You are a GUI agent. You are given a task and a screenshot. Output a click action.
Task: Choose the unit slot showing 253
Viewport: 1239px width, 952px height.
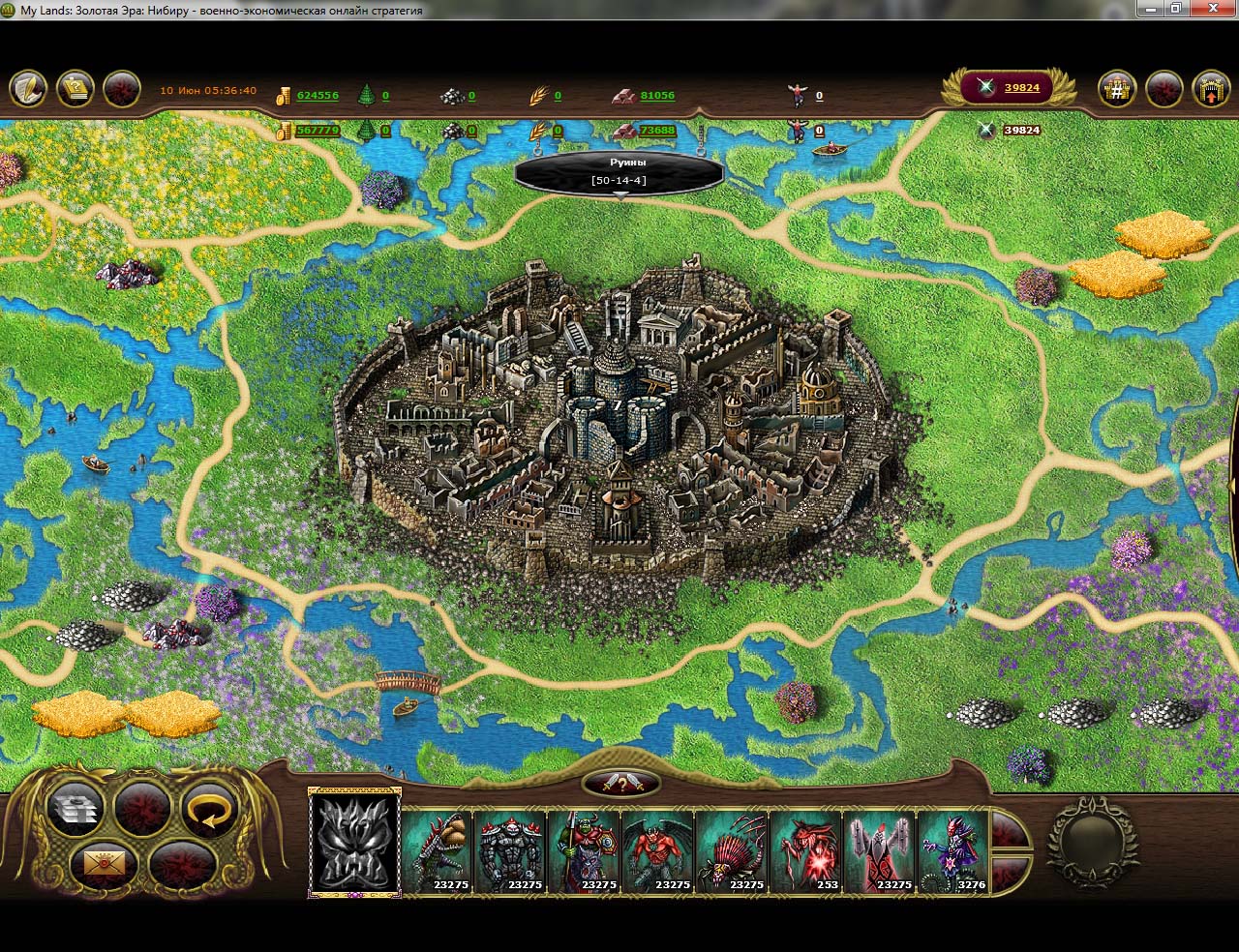(805, 850)
